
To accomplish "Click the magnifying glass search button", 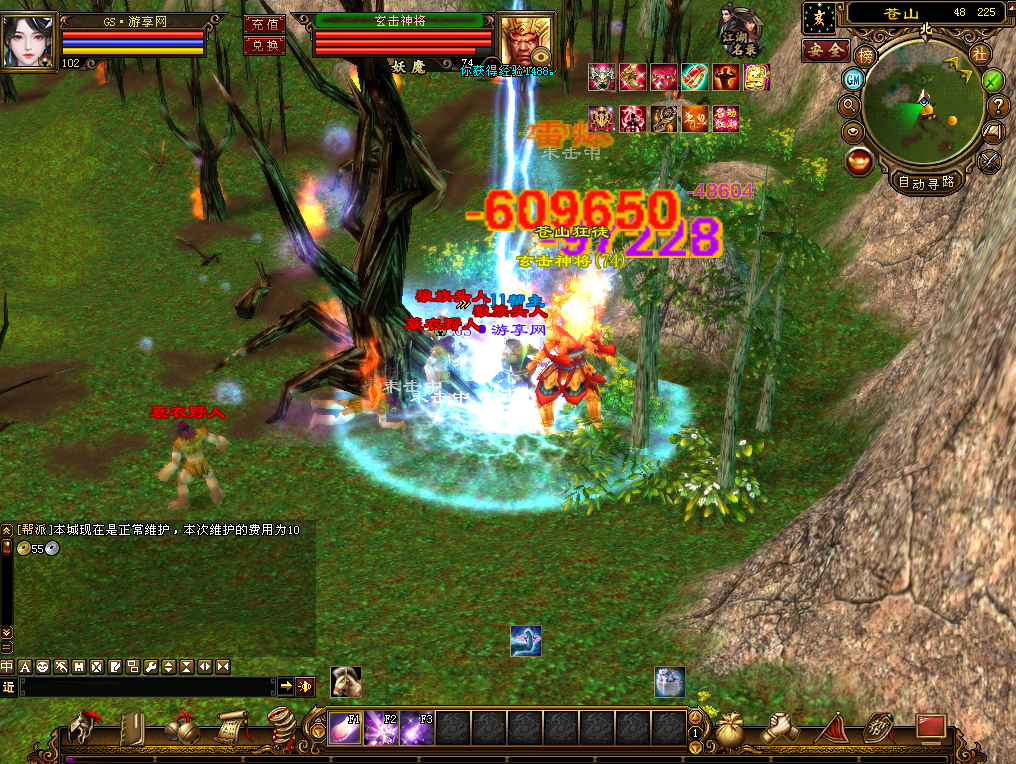I will 850,104.
